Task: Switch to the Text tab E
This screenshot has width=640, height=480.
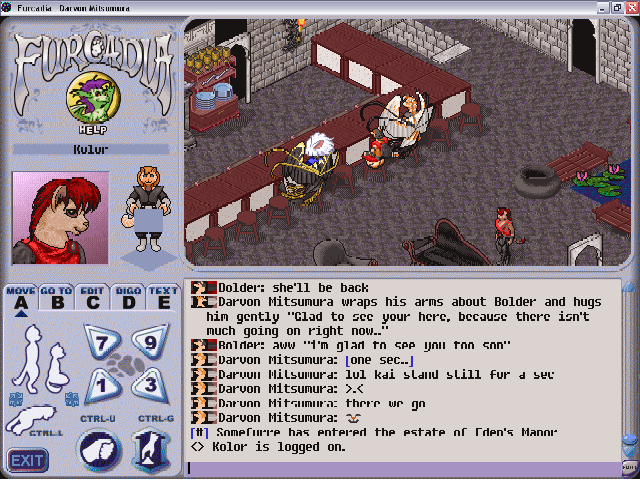Action: tap(162, 298)
